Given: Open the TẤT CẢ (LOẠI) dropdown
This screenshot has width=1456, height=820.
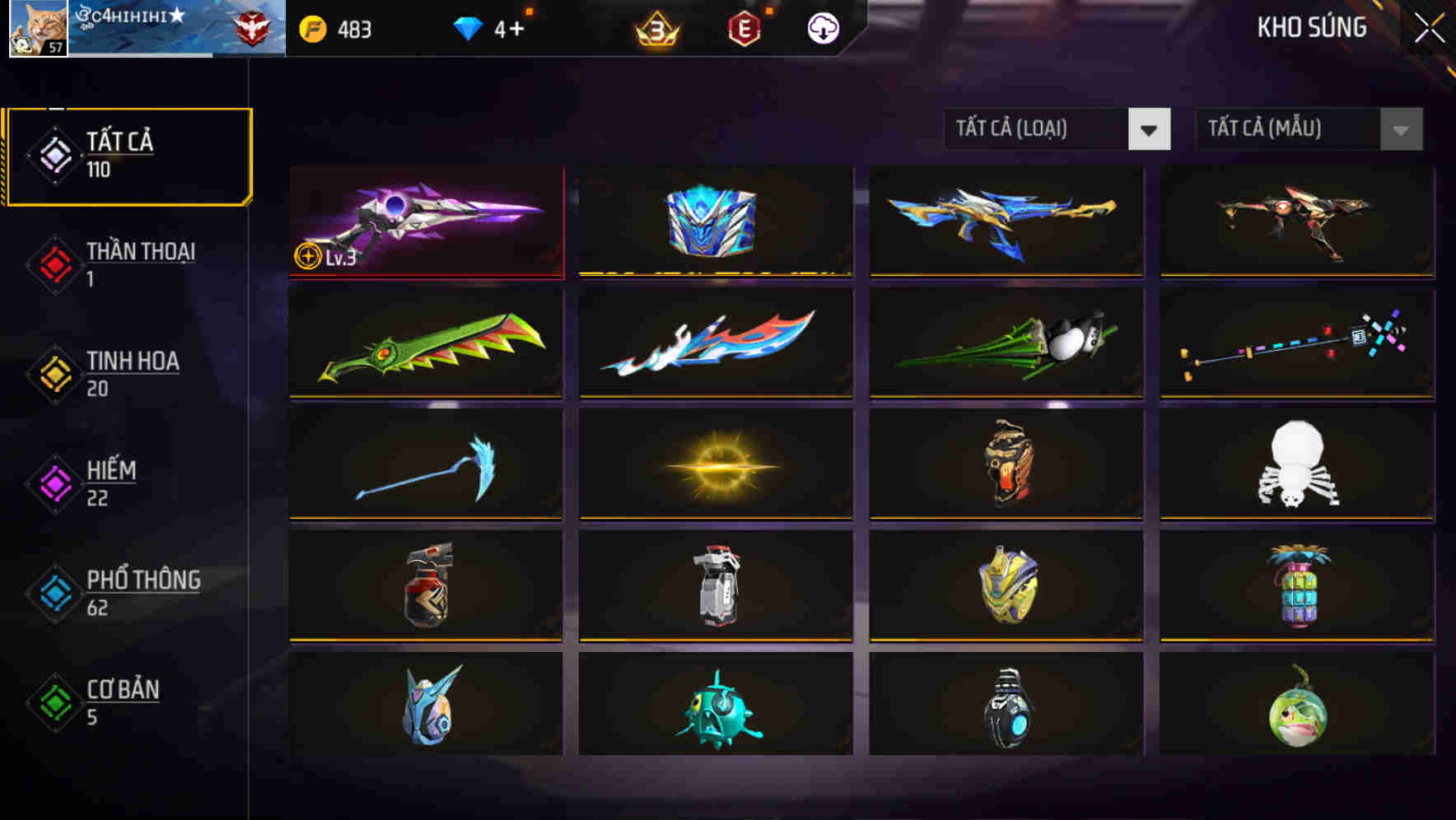Looking at the screenshot, I should point(1038,129).
